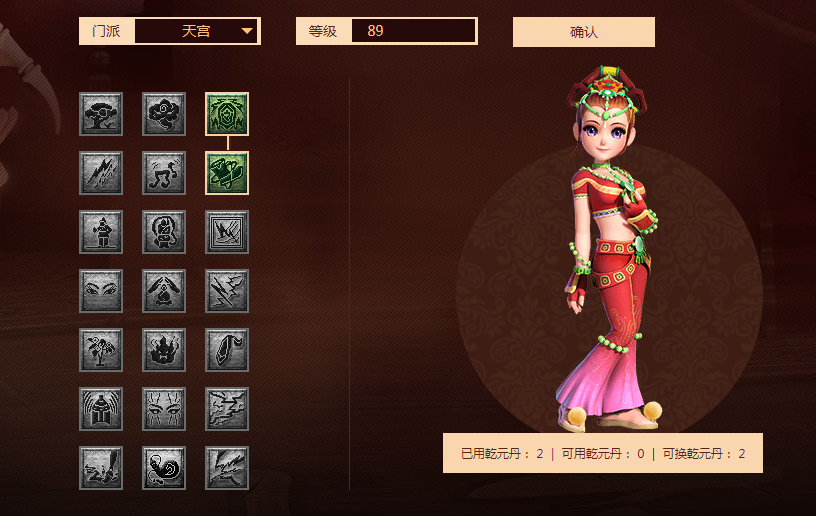Select the tree skill icon
Screen dimensions: 816x516
(x=101, y=114)
